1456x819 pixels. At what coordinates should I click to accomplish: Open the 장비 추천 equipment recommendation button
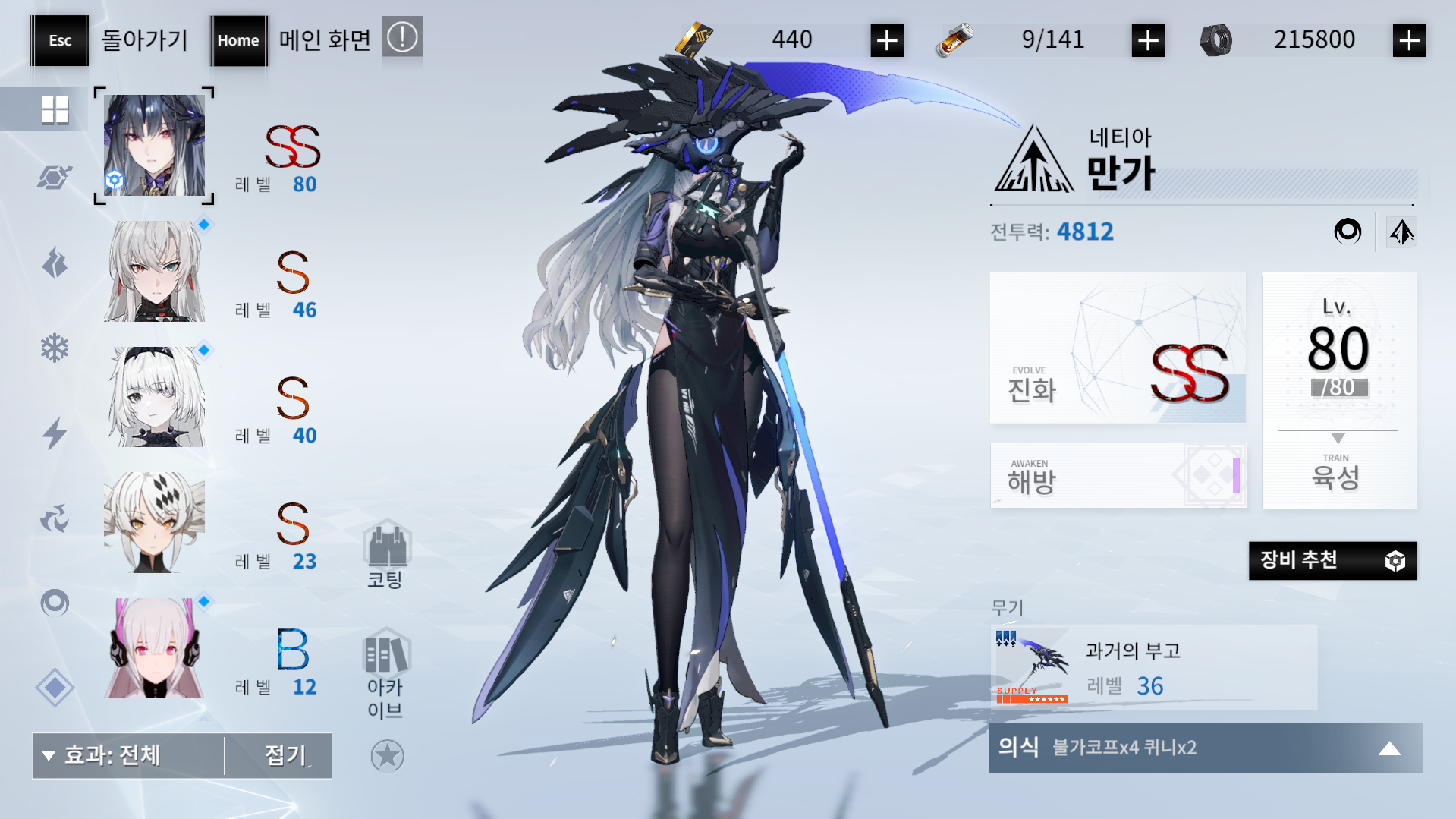pyautogui.click(x=1332, y=561)
